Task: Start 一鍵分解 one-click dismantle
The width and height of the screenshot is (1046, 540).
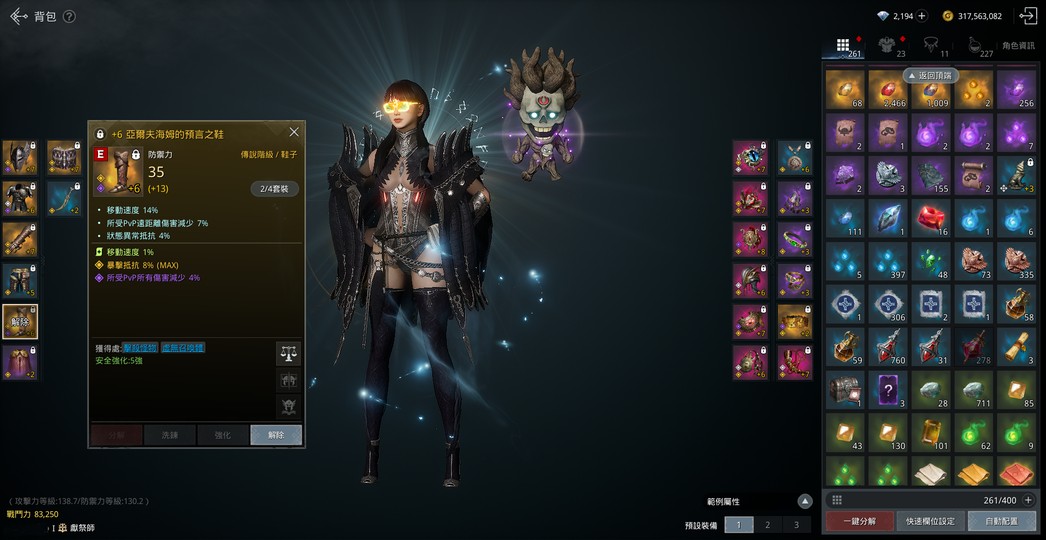Action: click(x=858, y=521)
